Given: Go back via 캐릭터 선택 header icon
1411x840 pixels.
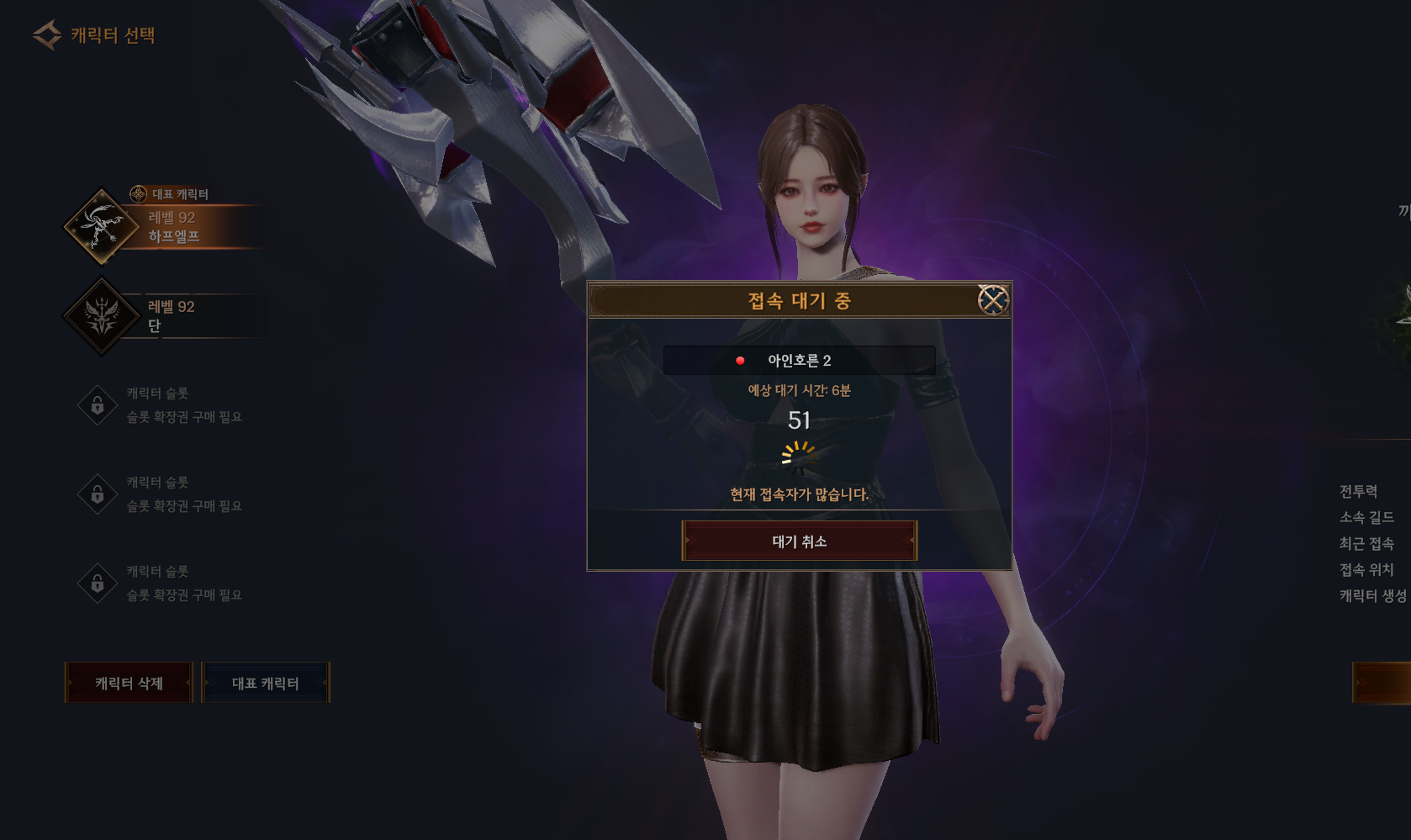Looking at the screenshot, I should point(47,35).
